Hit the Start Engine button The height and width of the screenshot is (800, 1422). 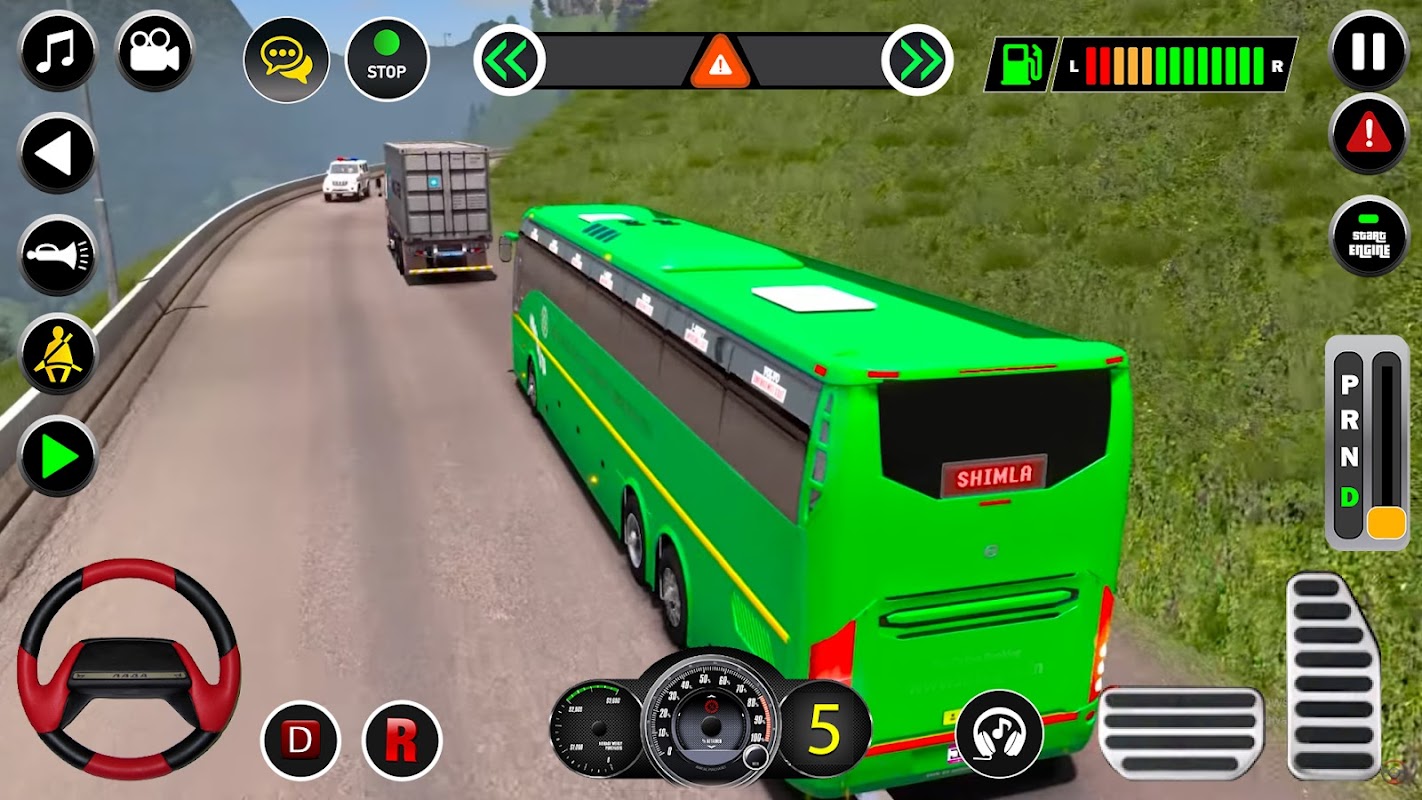(1369, 236)
